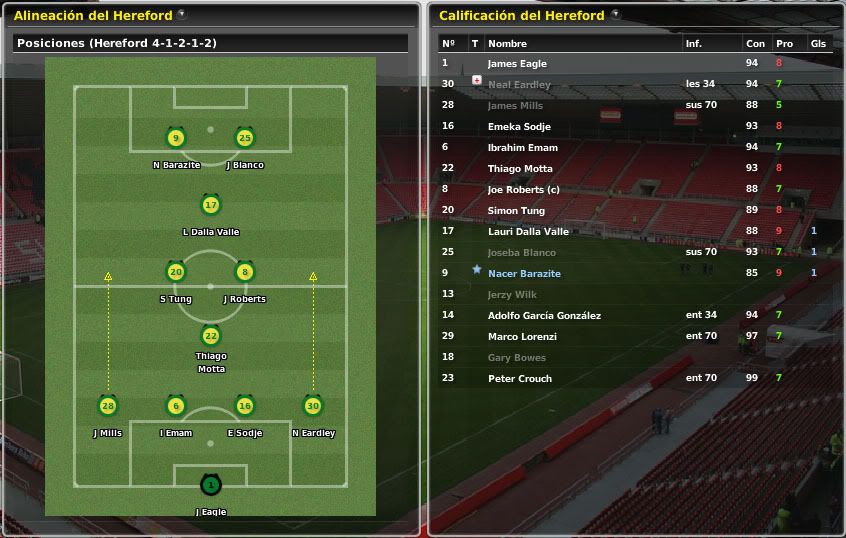Click J Blanco's number 25 shirt
846x538 pixels.
tap(245, 138)
